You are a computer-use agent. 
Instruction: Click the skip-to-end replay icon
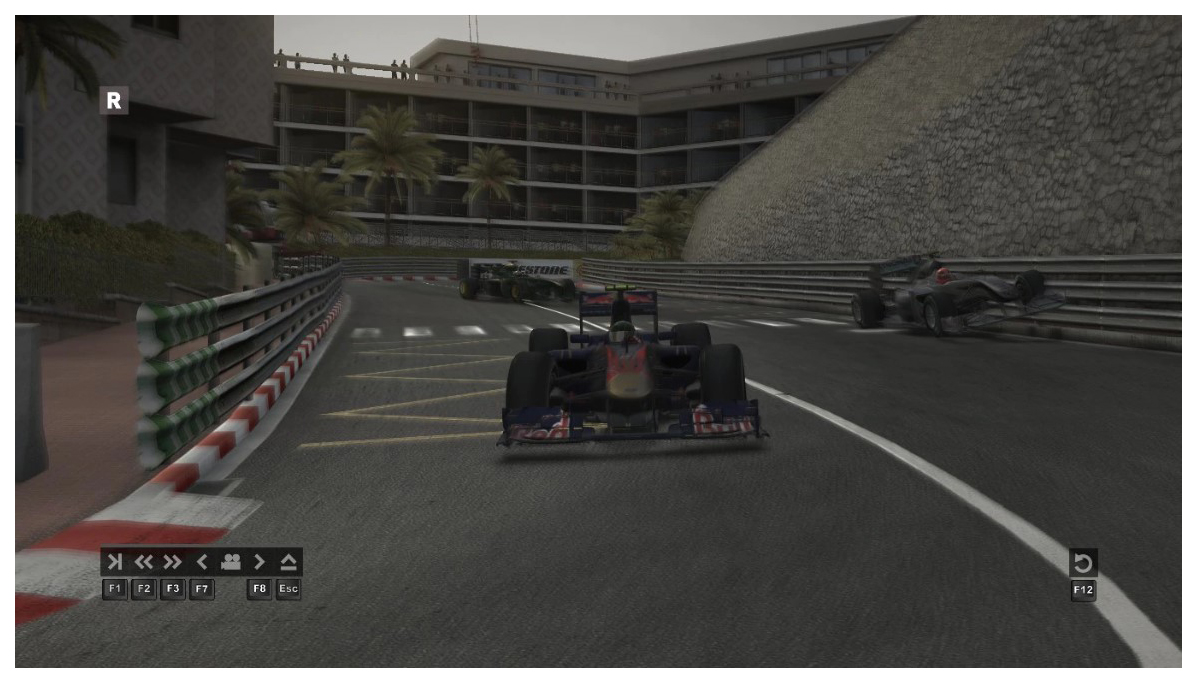[x=115, y=561]
